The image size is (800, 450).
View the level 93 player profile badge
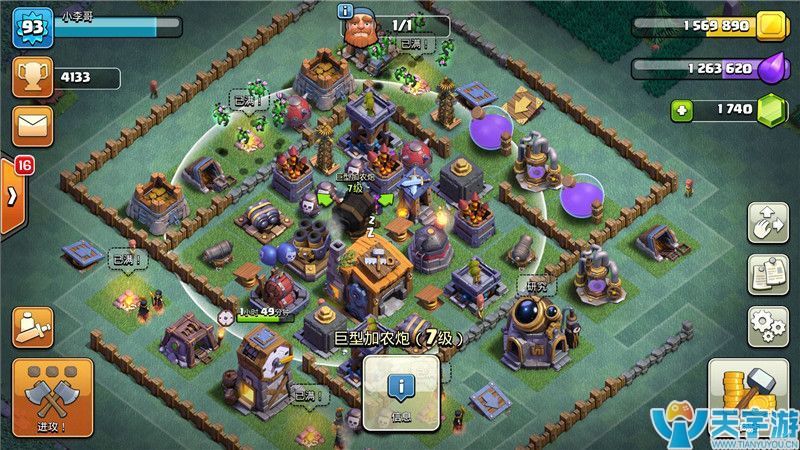coord(31,28)
